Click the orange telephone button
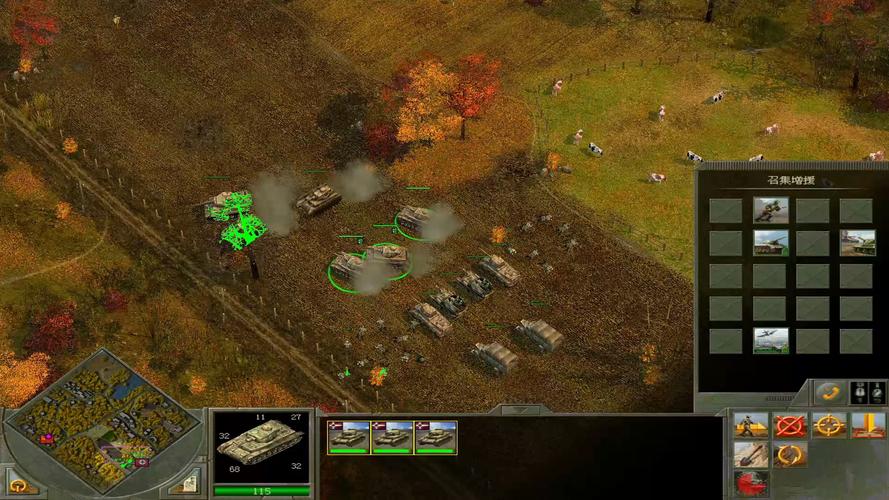The width and height of the screenshot is (889, 500). click(x=829, y=392)
